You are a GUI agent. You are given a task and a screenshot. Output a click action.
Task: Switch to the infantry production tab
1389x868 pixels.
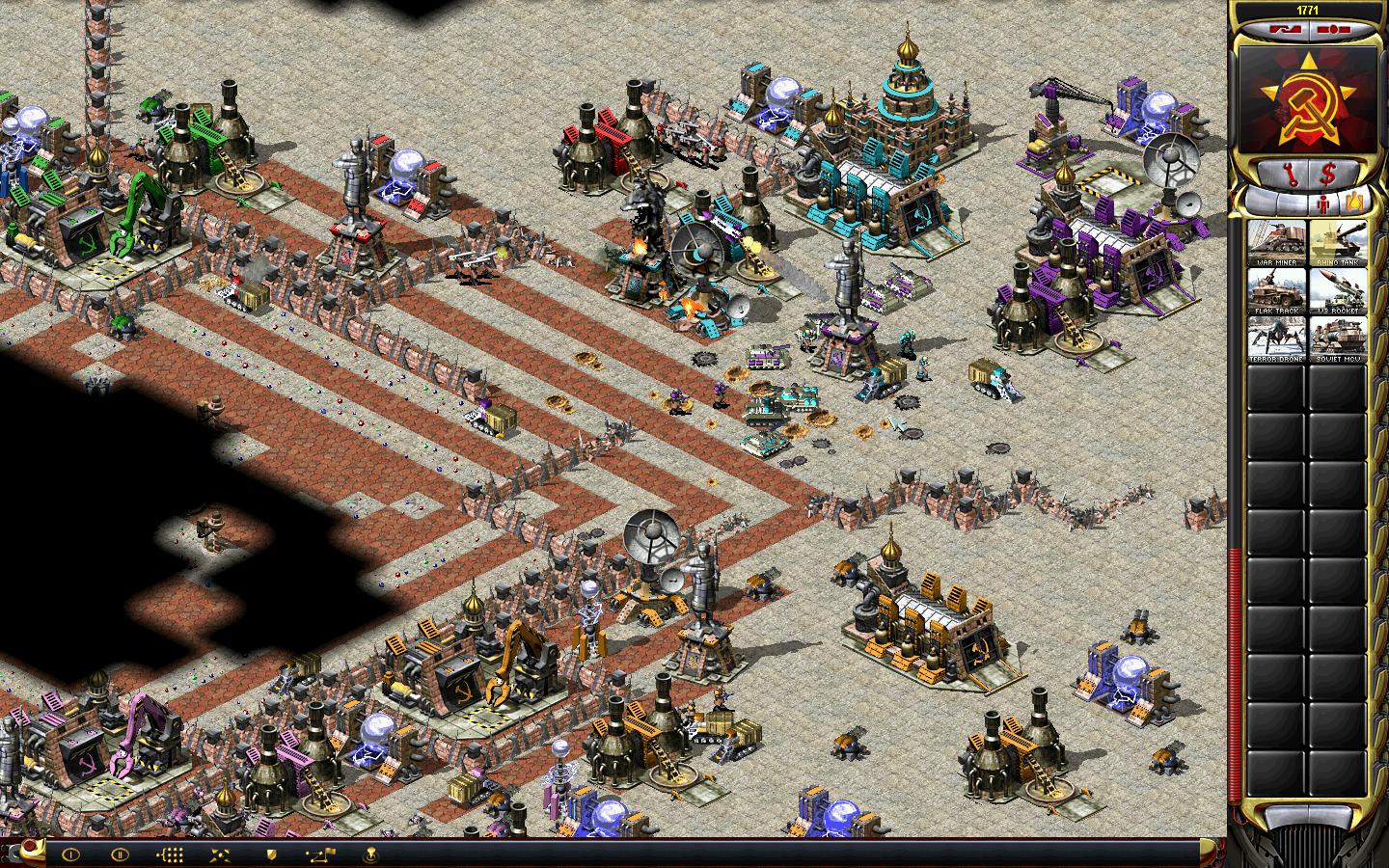1322,203
